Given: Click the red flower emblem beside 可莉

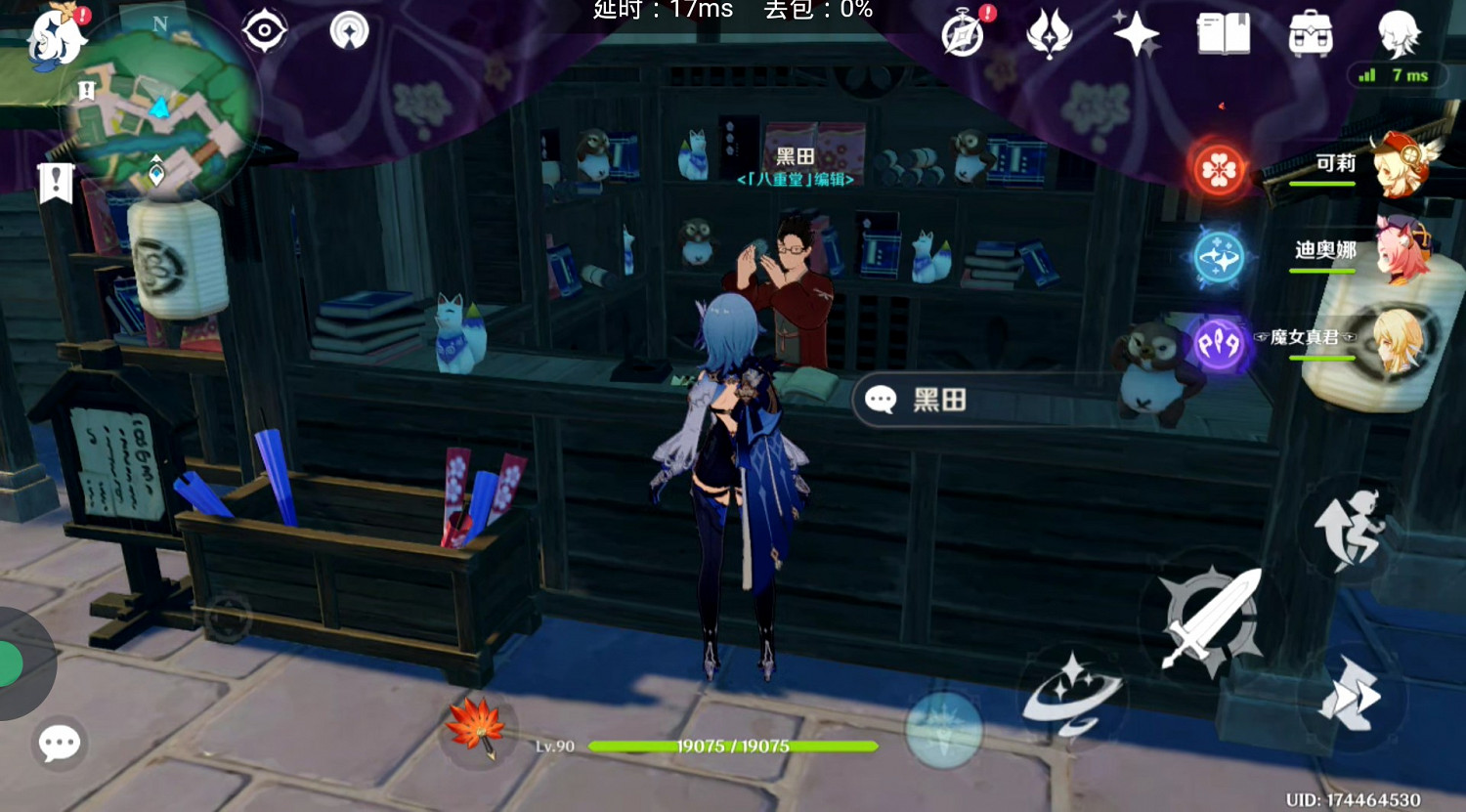Looking at the screenshot, I should tap(1217, 172).
